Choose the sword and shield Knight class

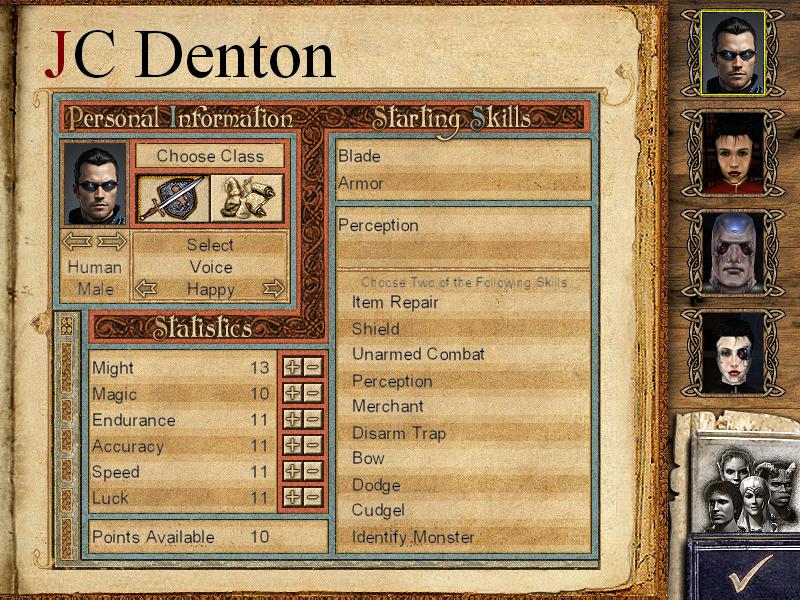(171, 197)
